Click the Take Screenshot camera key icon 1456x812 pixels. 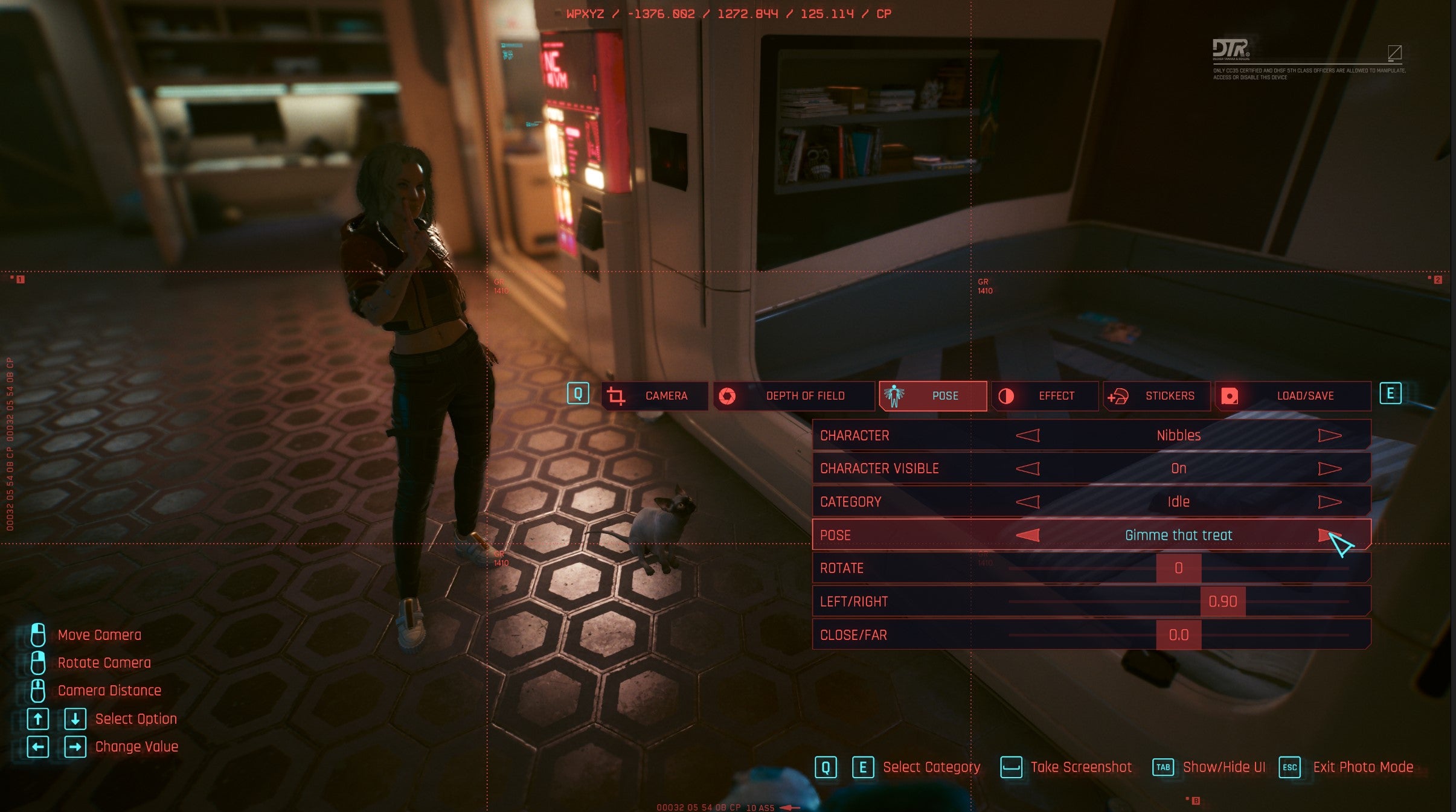(x=1012, y=767)
